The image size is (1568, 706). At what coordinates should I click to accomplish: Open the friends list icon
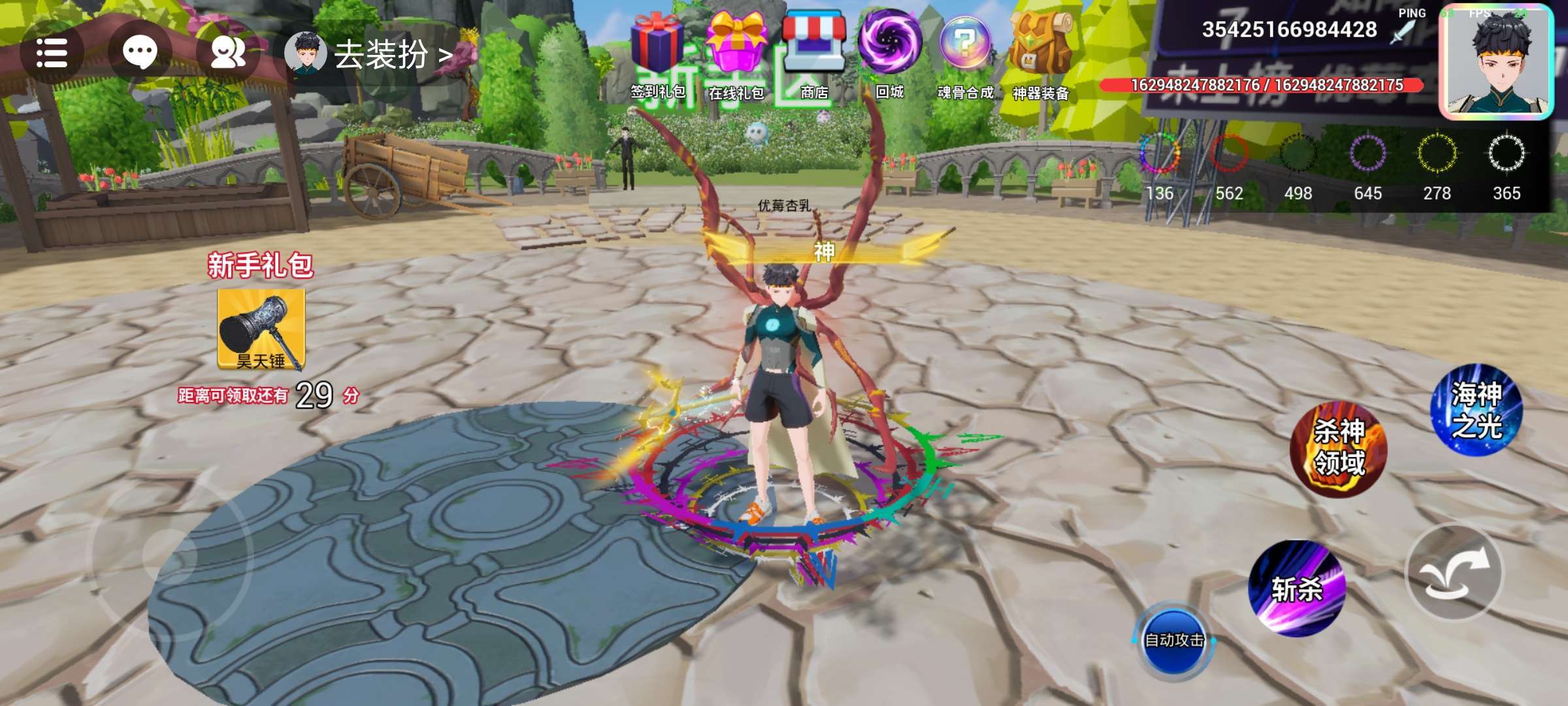(x=228, y=53)
